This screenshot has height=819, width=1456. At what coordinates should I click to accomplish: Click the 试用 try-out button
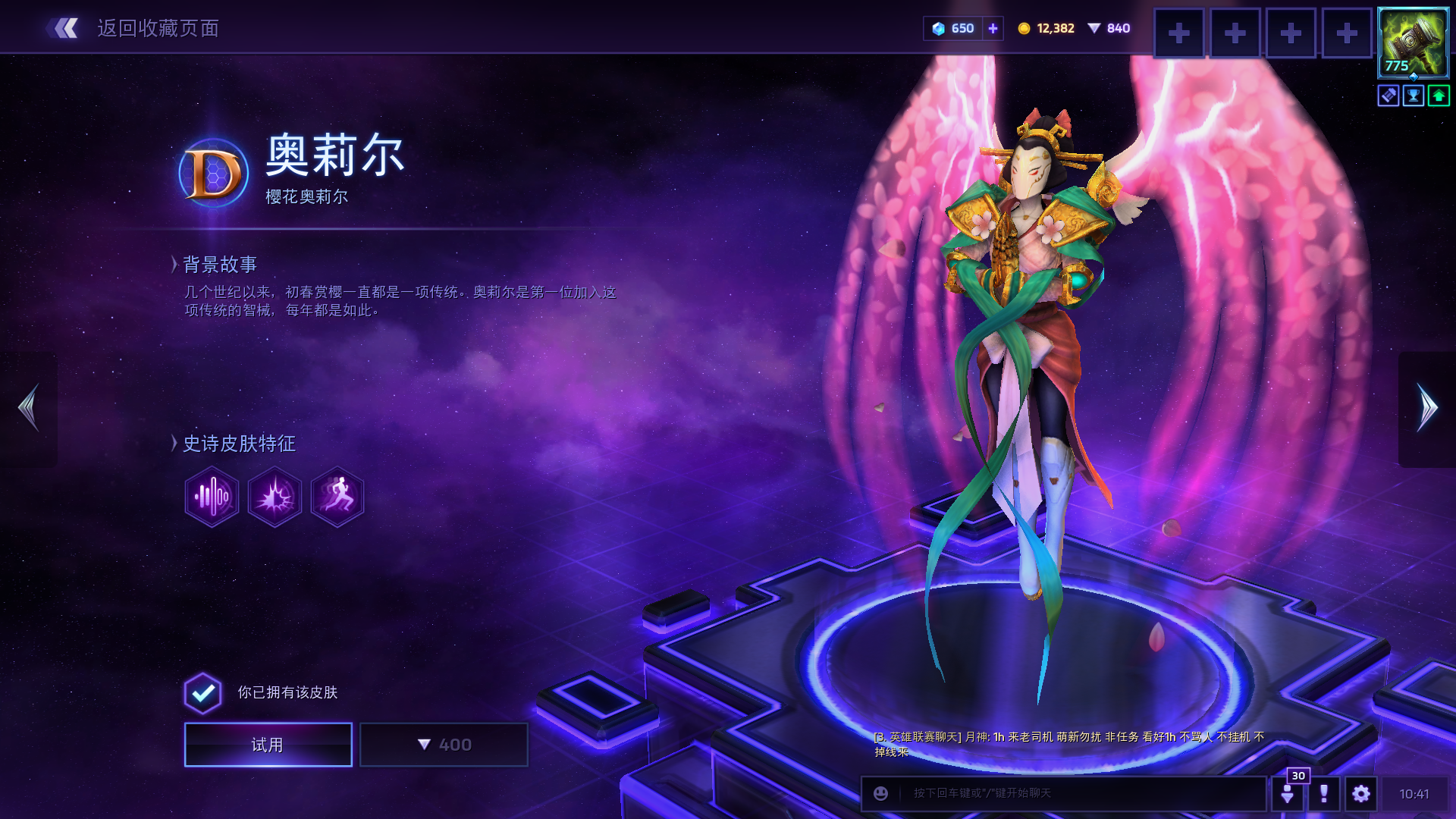pyautogui.click(x=268, y=745)
